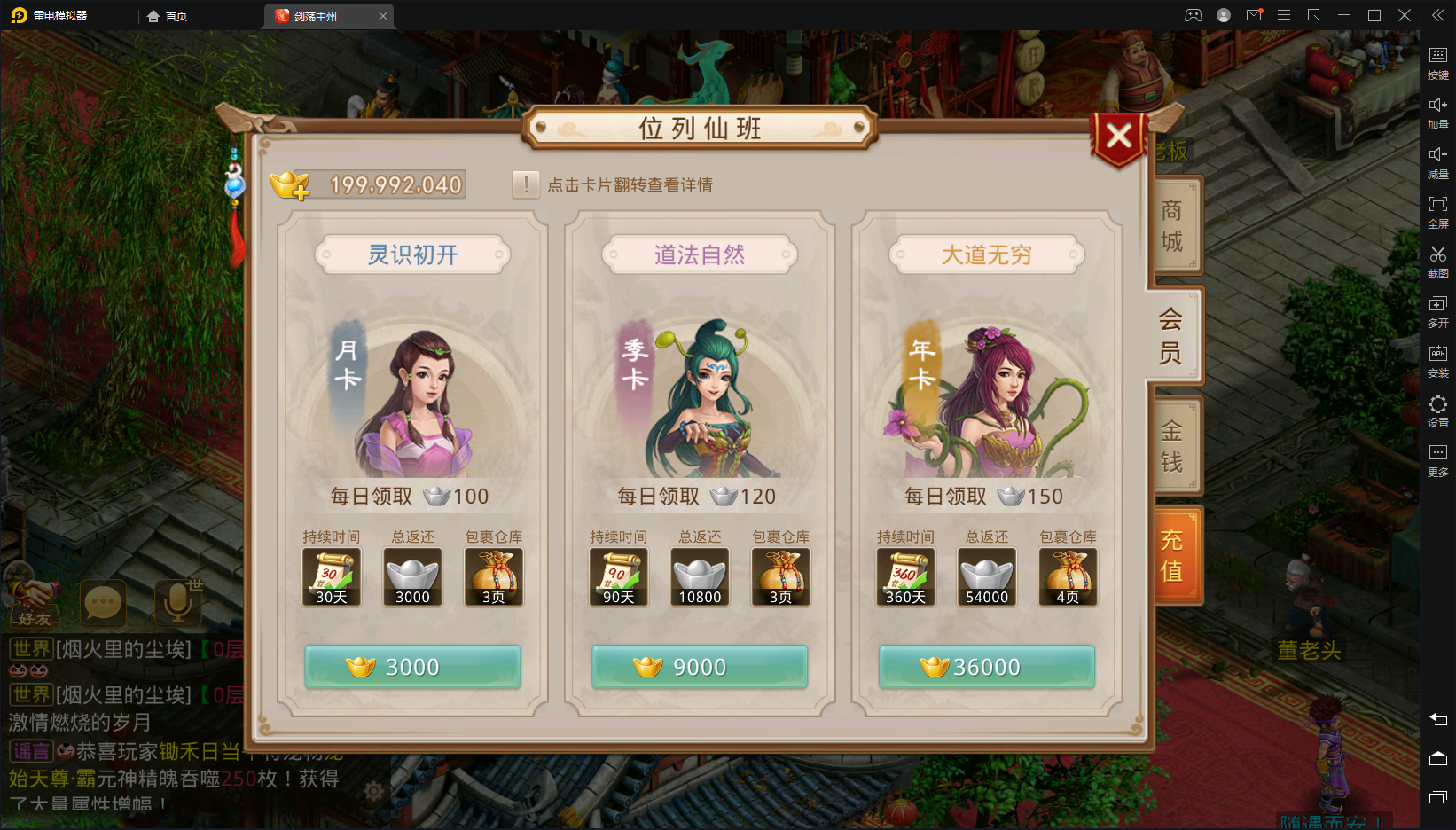Purchase the season card for 9000
The height and width of the screenshot is (830, 1456).
[700, 667]
